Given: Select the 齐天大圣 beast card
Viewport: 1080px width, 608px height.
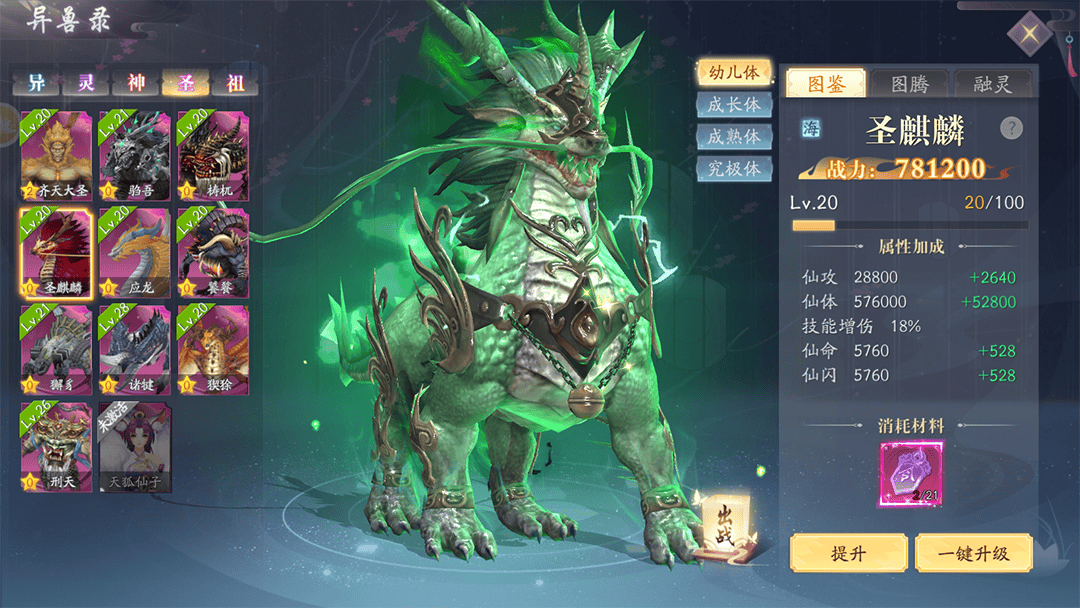Looking at the screenshot, I should tap(56, 155).
